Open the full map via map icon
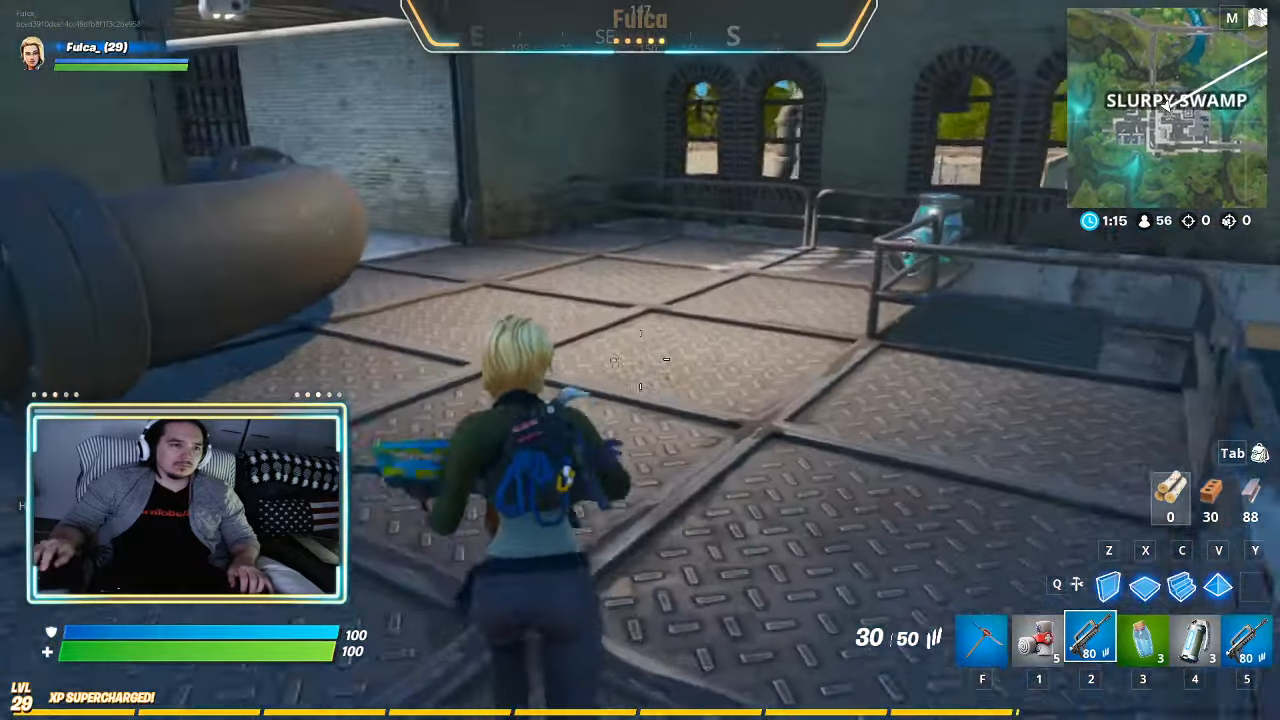This screenshot has height=720, width=1280. pyautogui.click(x=1256, y=19)
